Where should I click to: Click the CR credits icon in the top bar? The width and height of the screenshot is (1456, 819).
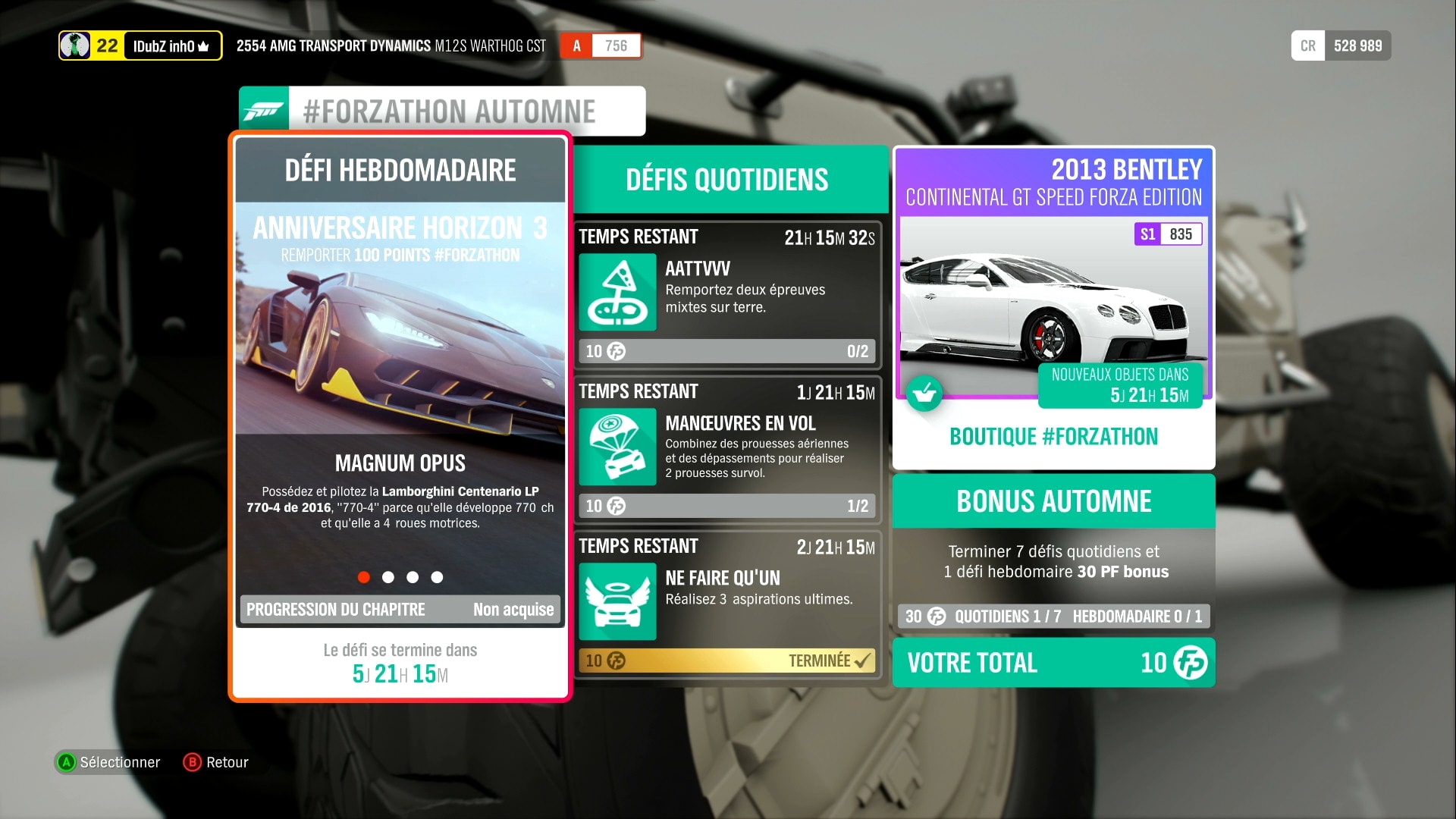tap(1307, 45)
